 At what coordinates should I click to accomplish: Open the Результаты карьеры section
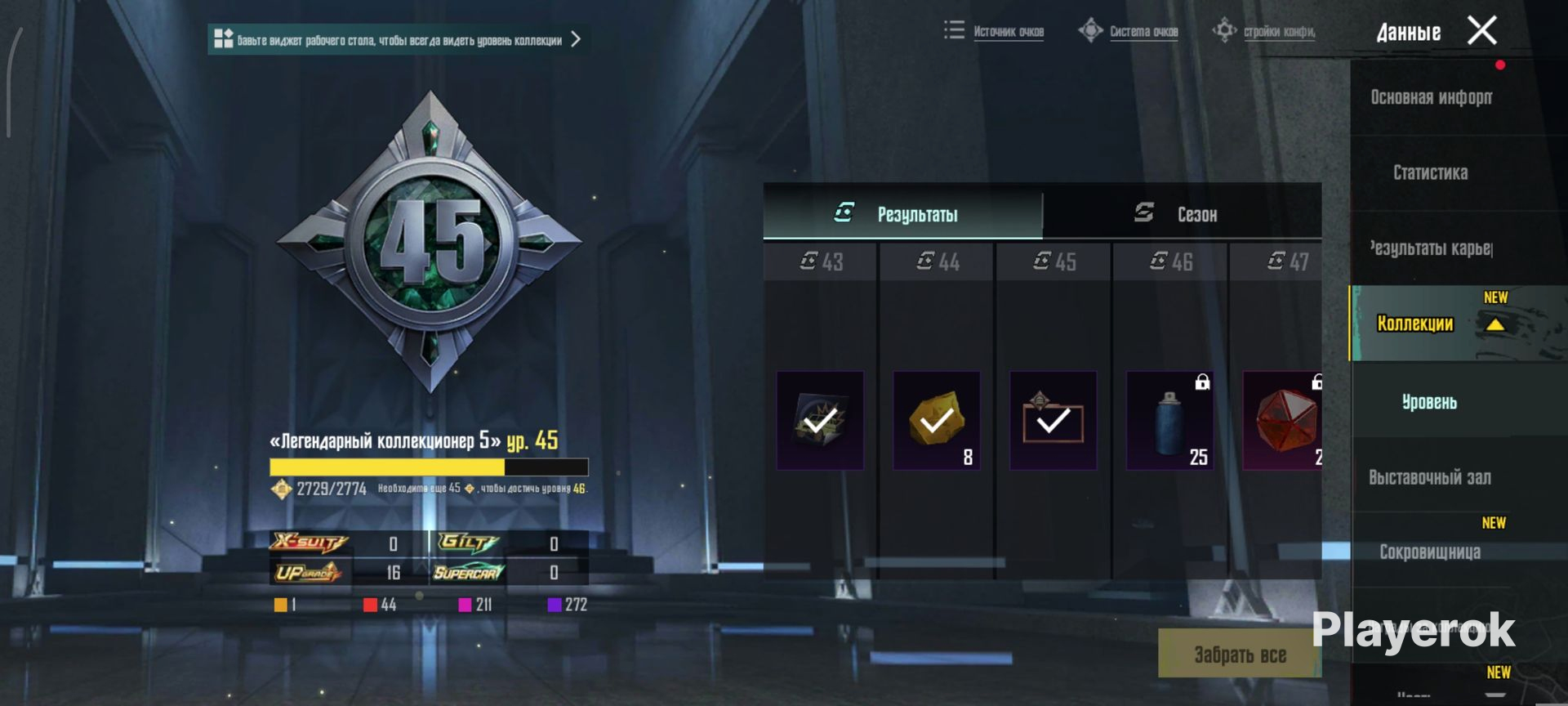(1431, 248)
